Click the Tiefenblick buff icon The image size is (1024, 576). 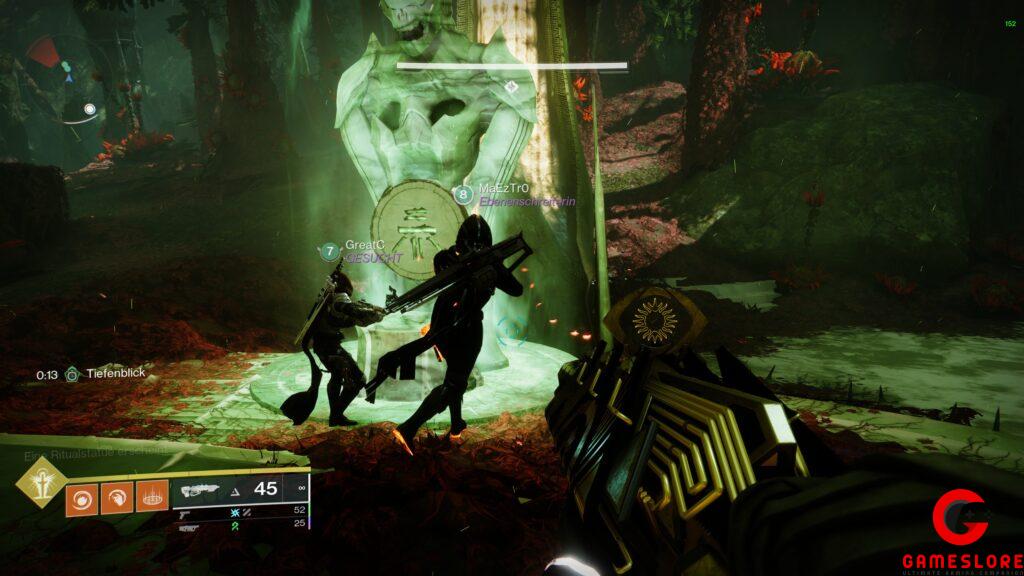(72, 374)
